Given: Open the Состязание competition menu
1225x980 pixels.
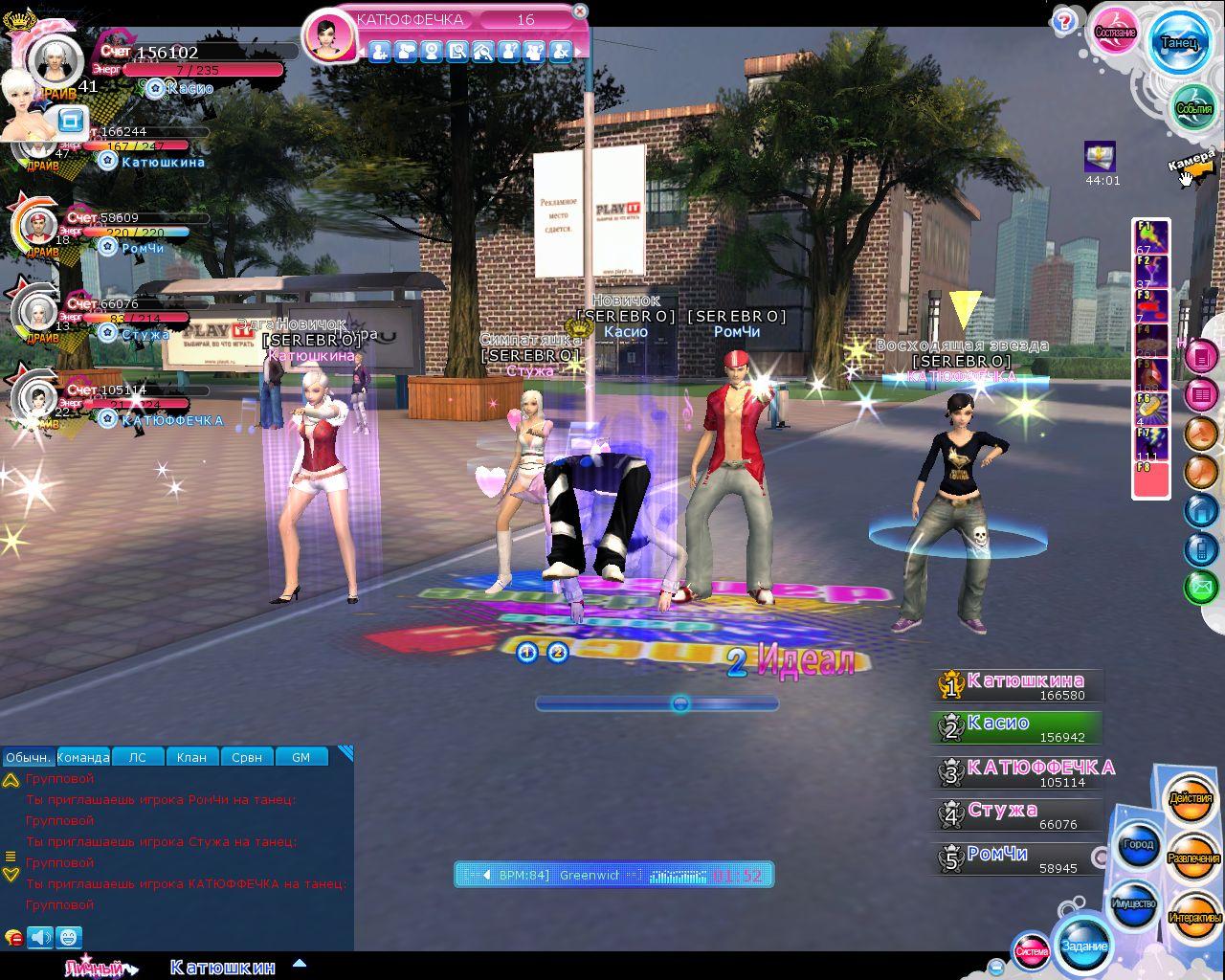Looking at the screenshot, I should pyautogui.click(x=1115, y=32).
